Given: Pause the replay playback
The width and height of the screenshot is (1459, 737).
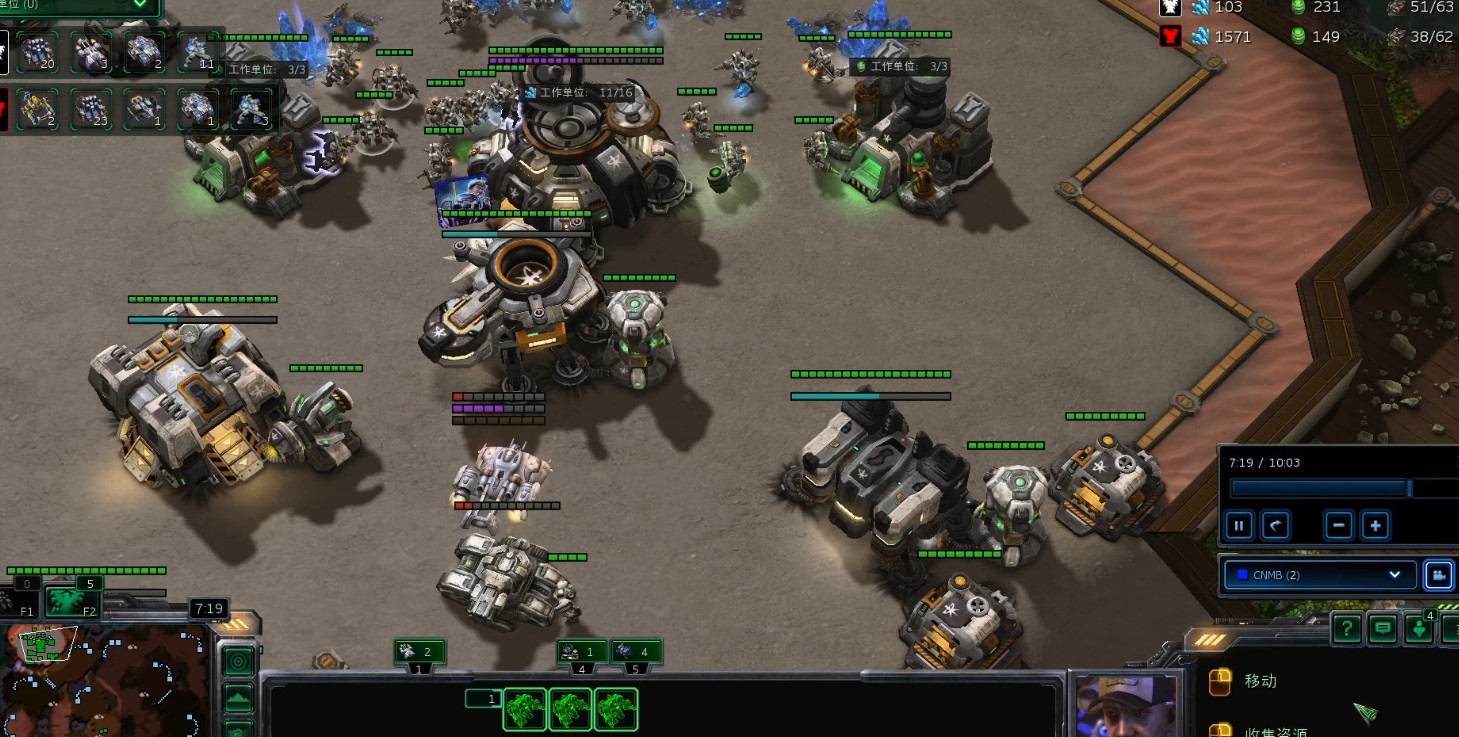Looking at the screenshot, I should [1239, 525].
